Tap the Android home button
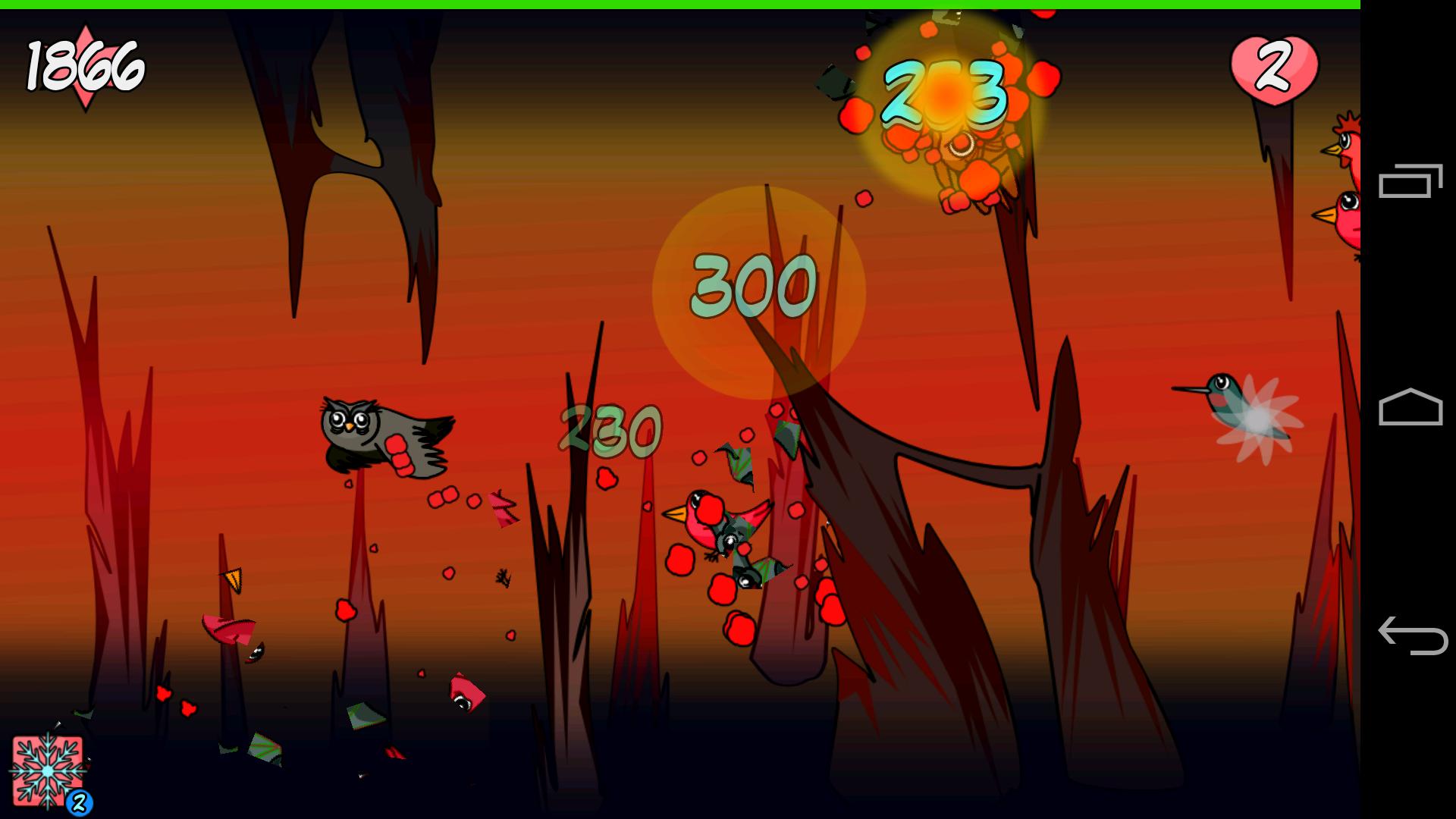The image size is (1456, 819). tap(1410, 407)
